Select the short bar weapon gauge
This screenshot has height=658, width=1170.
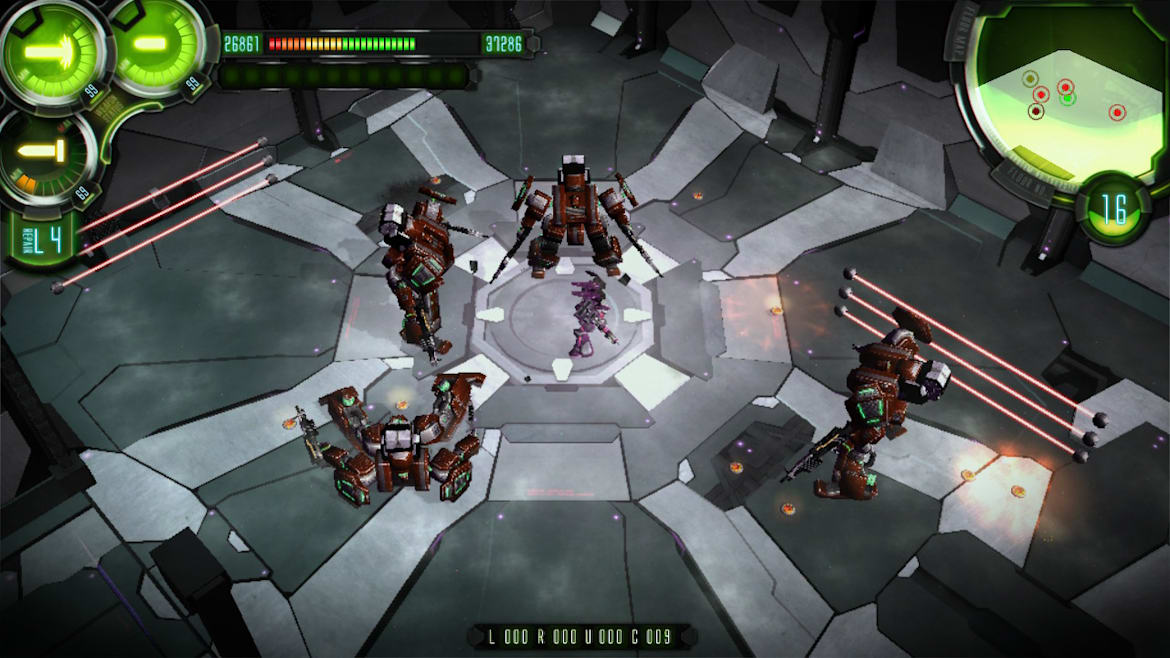[153, 46]
